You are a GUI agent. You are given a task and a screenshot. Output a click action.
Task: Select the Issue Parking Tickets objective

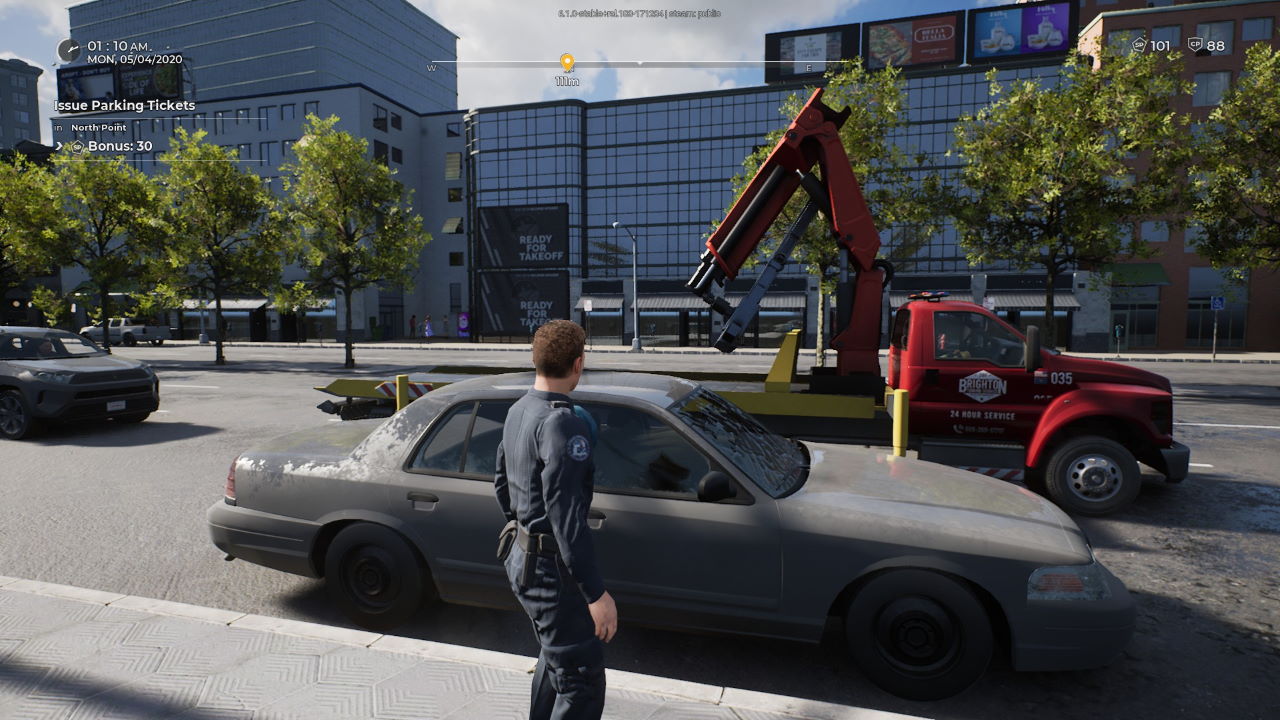point(125,105)
